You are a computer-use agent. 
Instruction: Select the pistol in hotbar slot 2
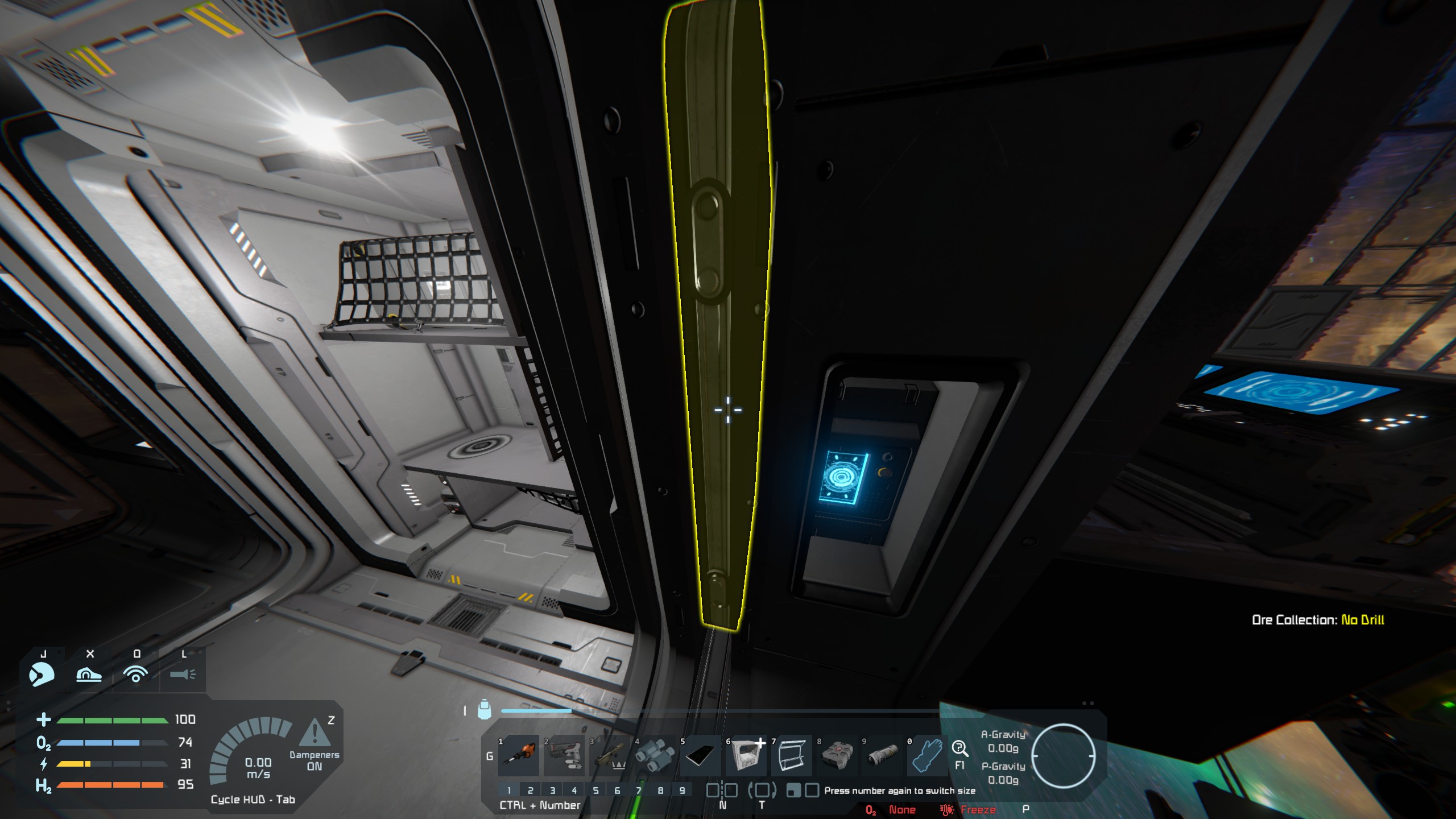tap(564, 756)
